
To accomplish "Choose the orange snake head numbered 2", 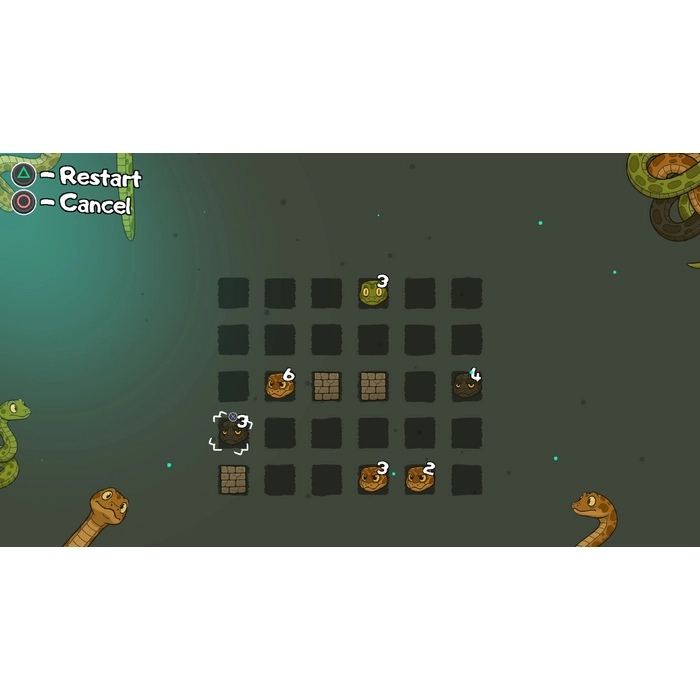I will click(420, 479).
